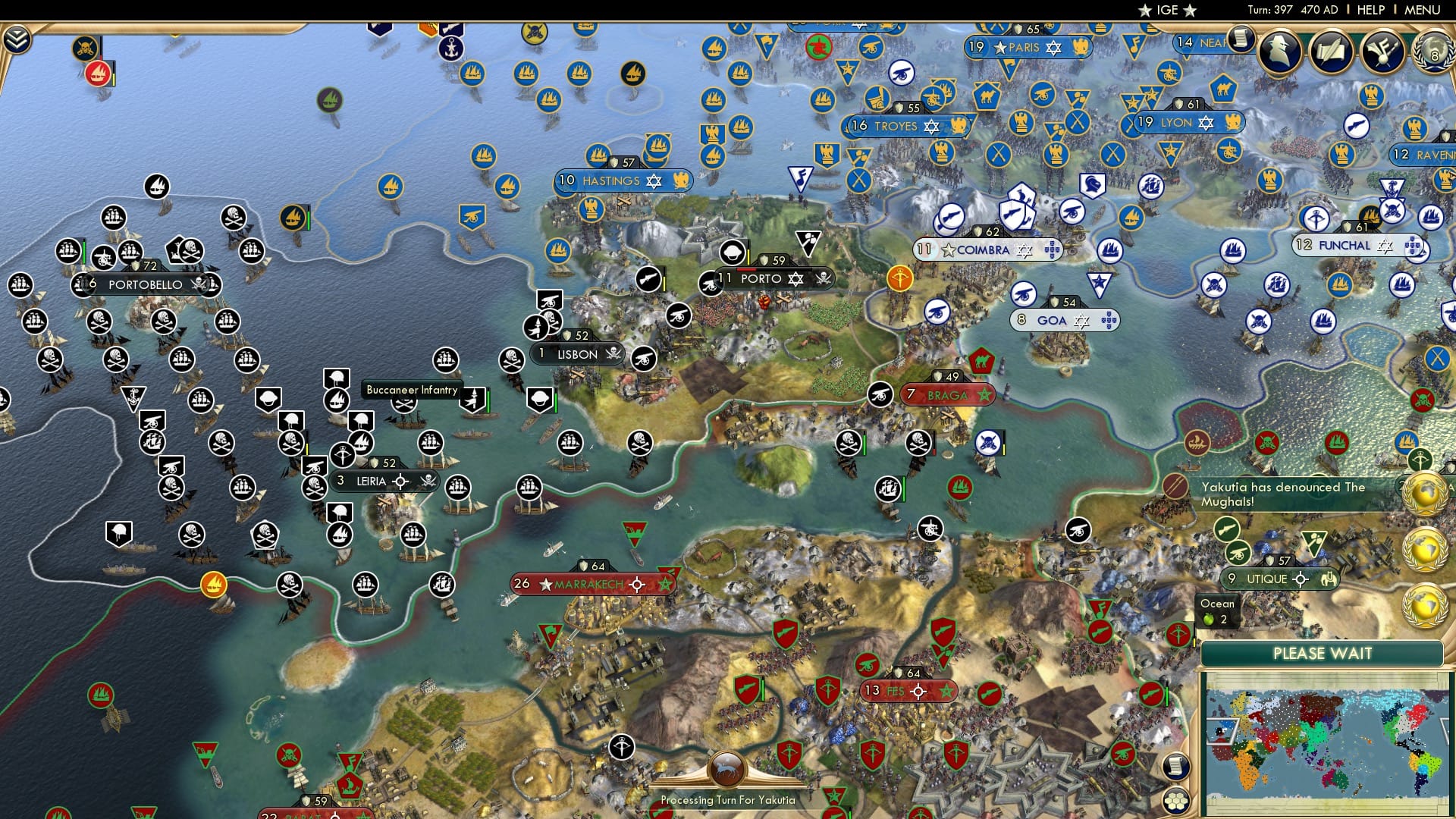Click the crosshair focus icon on Marrakech's banner

pyautogui.click(x=637, y=585)
